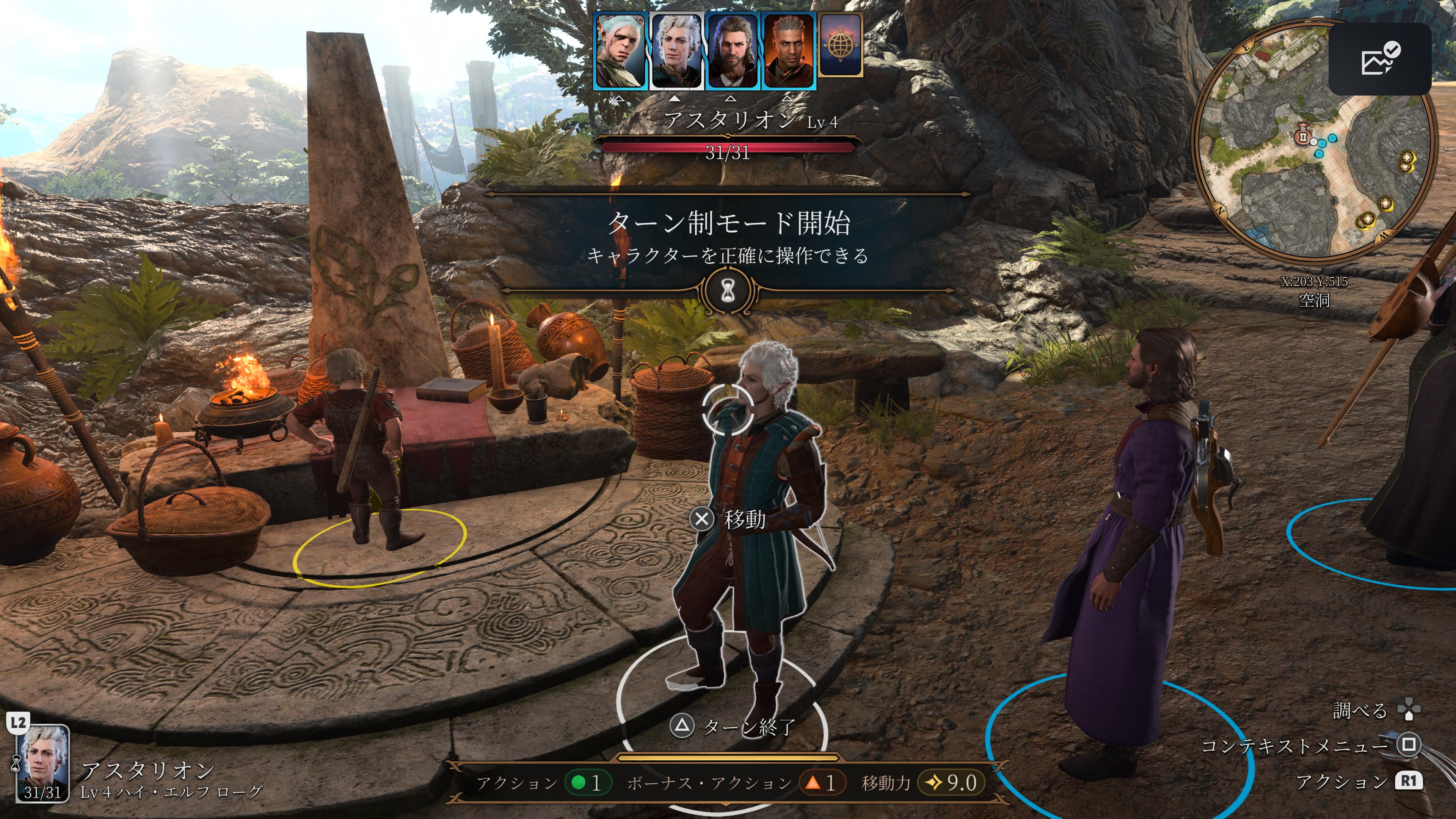Choose Gale's portrait in the turn order
The image size is (1456, 819).
(732, 51)
